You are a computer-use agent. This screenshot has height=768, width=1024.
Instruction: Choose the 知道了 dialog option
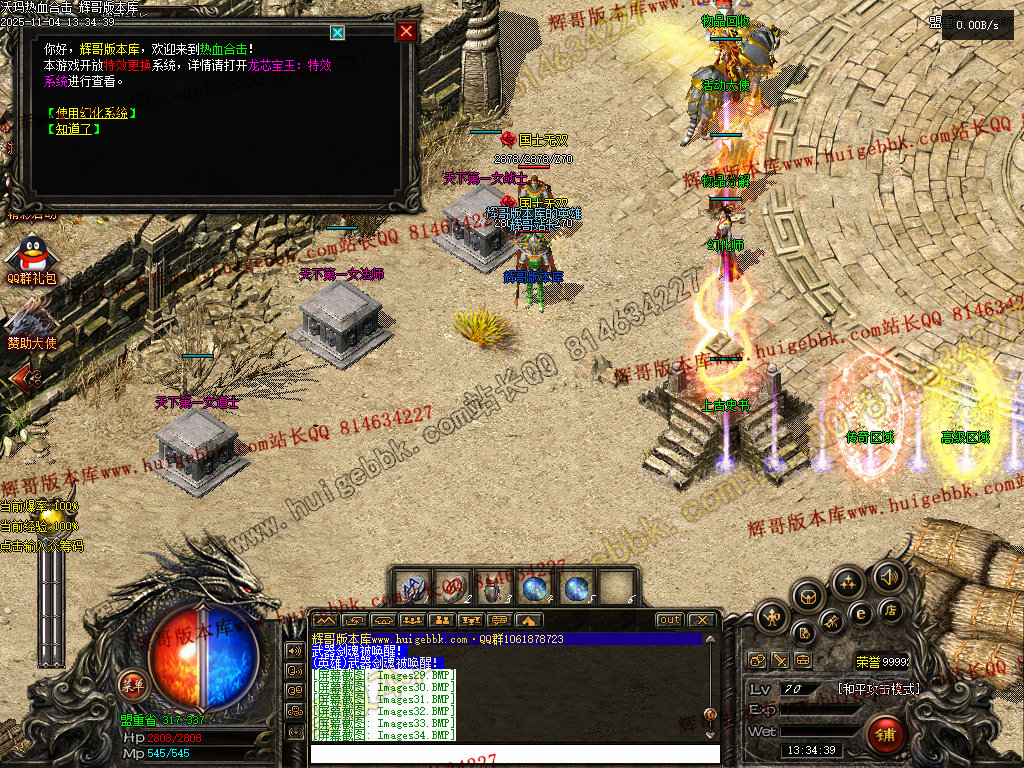click(74, 129)
